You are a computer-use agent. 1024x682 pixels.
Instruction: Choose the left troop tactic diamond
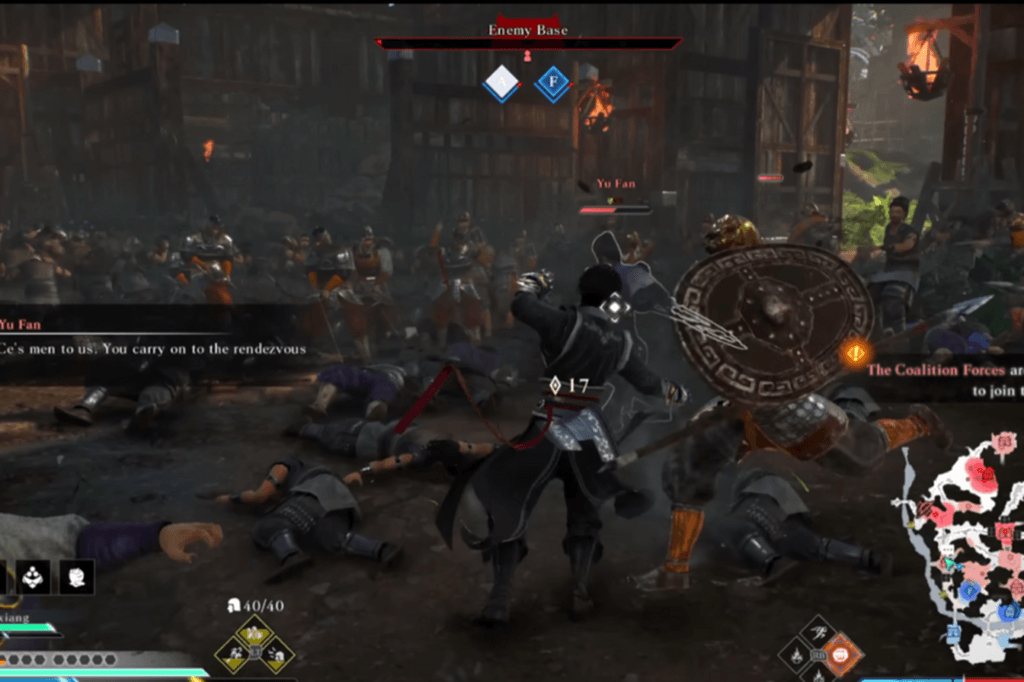pyautogui.click(x=232, y=654)
